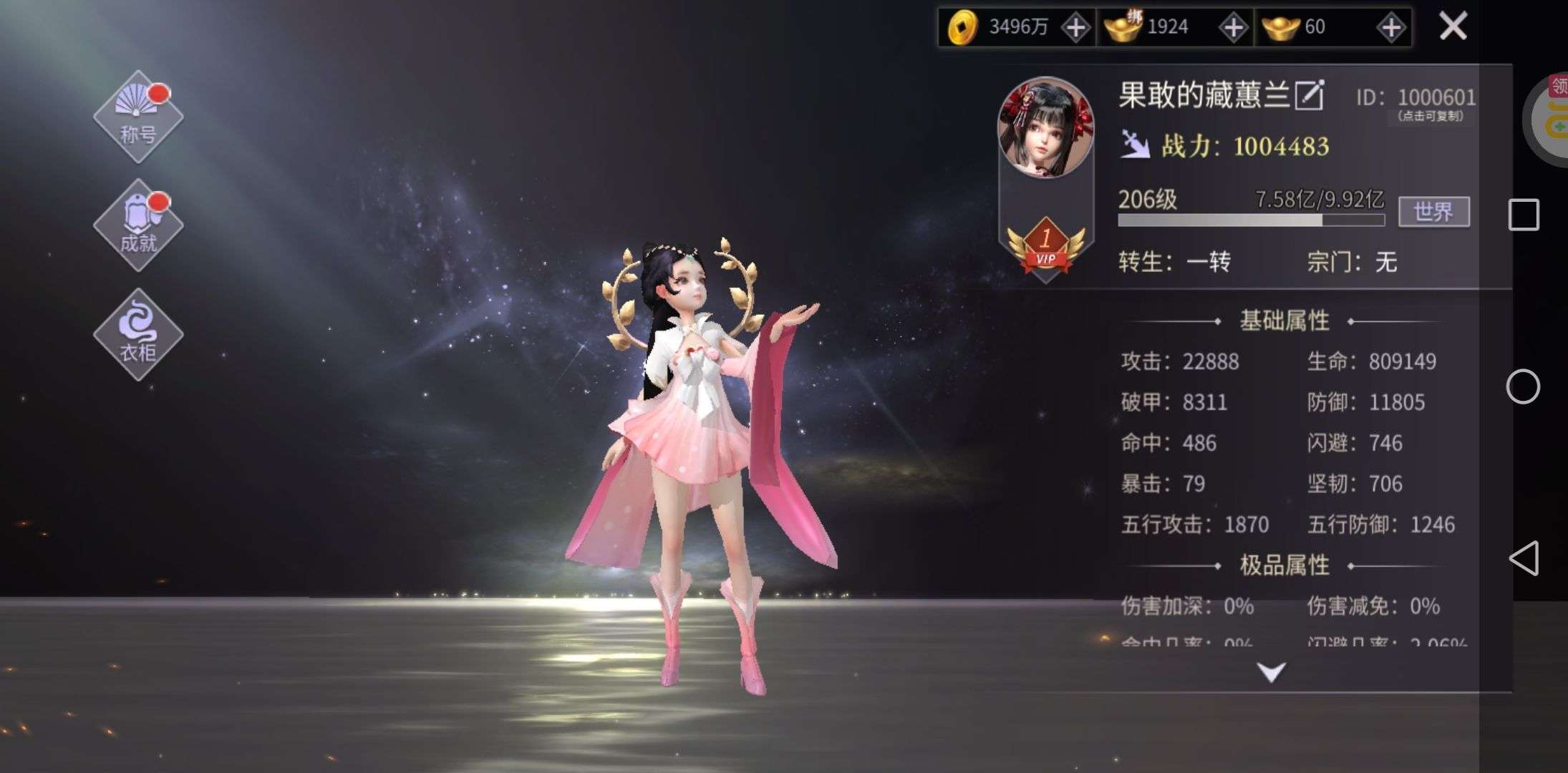Open the 称号 title menu
This screenshot has width=1568, height=773.
click(138, 117)
